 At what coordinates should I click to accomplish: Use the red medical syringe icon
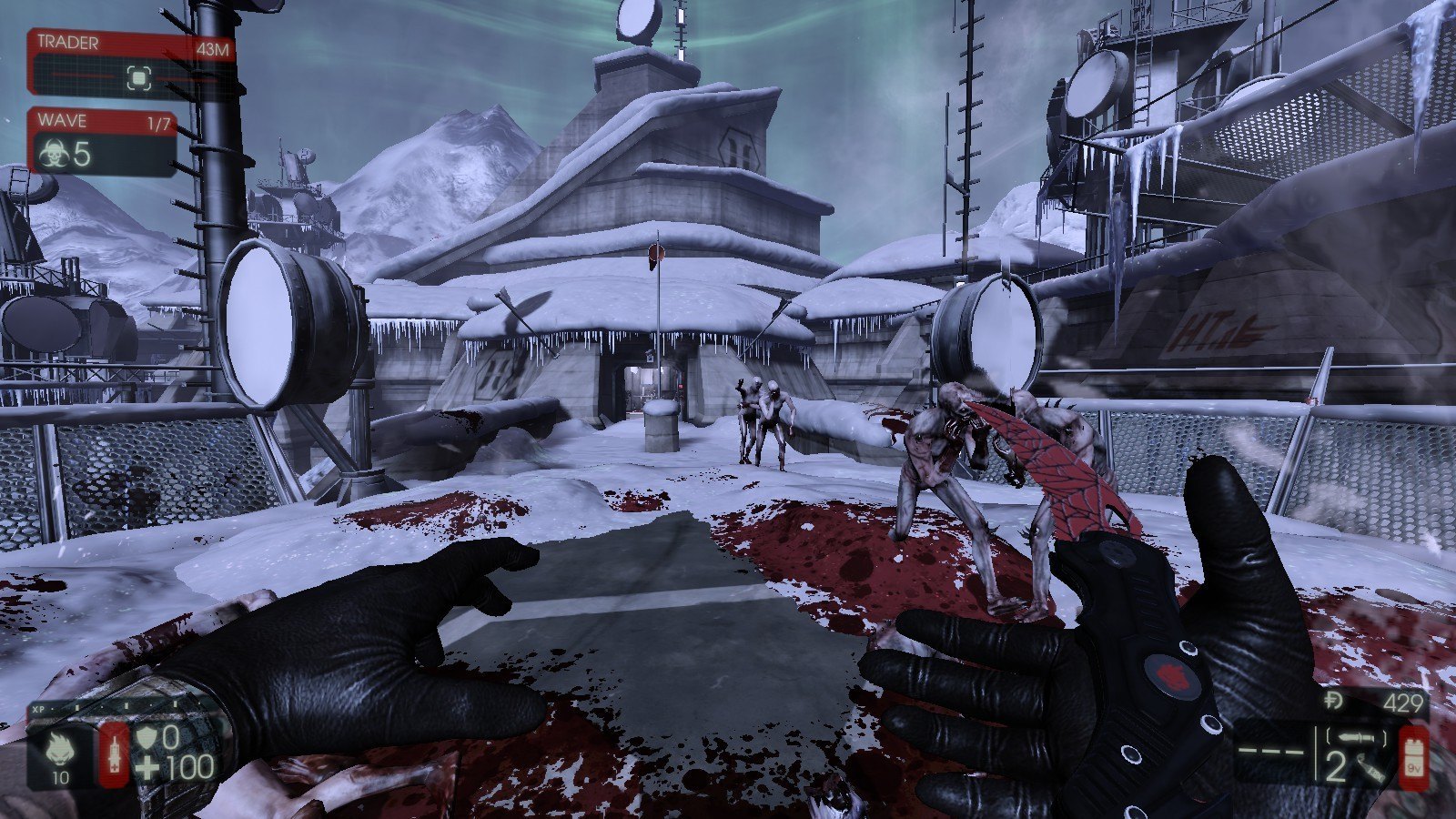point(114,753)
